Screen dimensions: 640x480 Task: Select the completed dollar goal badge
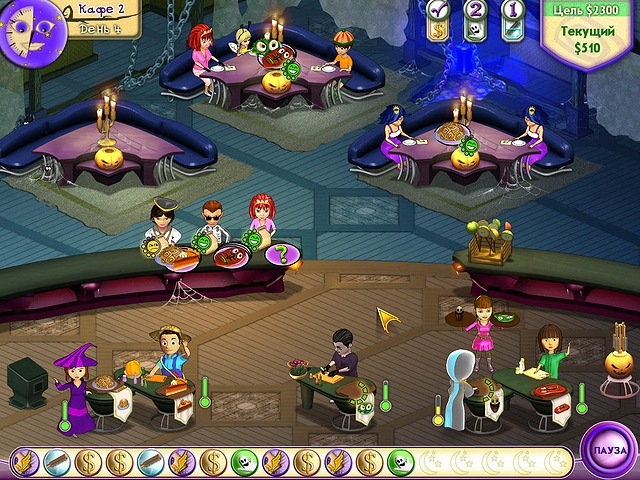pos(439,19)
